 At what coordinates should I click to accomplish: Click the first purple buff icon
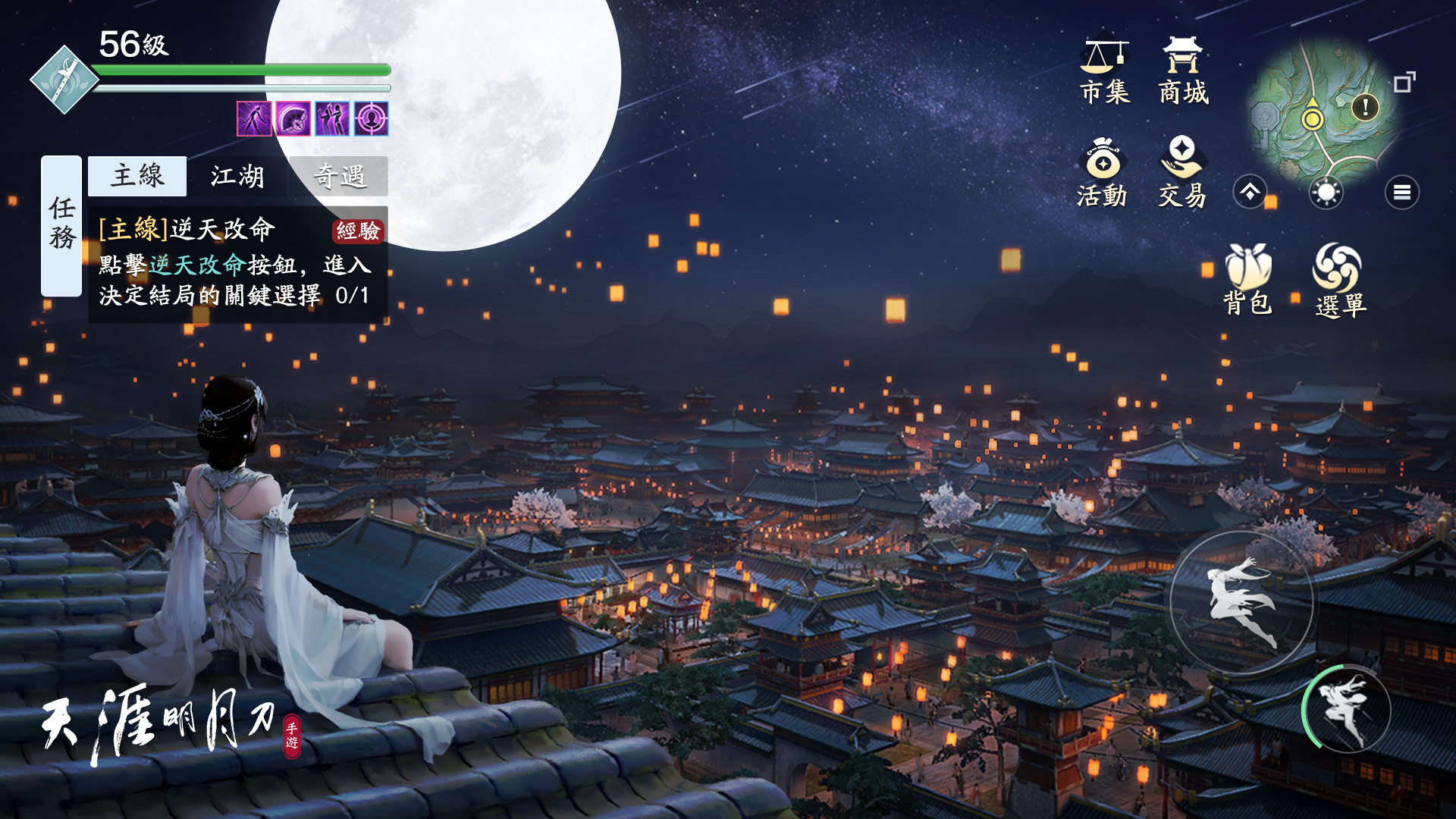click(x=253, y=119)
